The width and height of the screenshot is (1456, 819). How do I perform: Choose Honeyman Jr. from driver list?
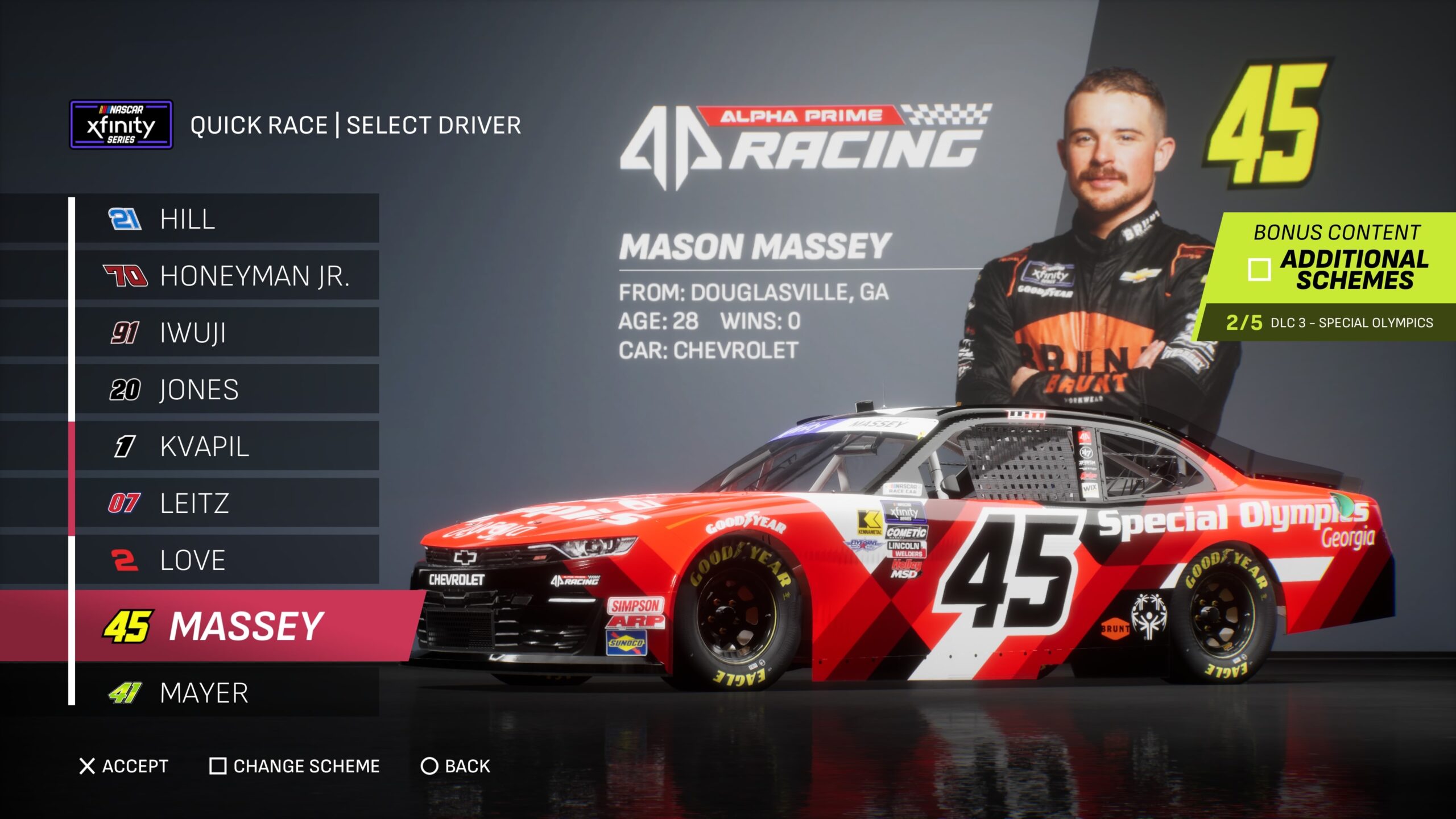(226, 276)
